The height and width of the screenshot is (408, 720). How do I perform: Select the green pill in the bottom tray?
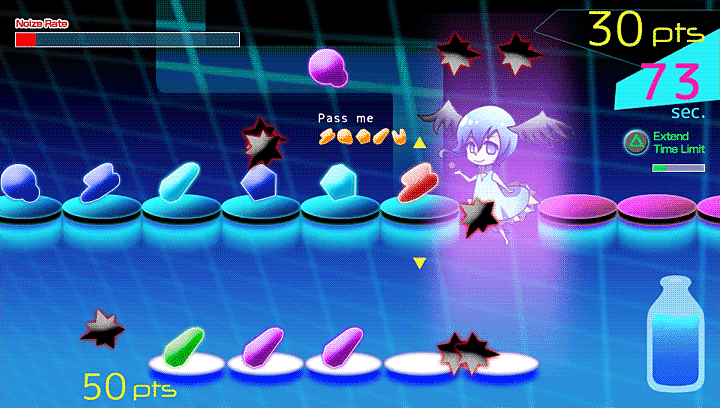coord(182,346)
